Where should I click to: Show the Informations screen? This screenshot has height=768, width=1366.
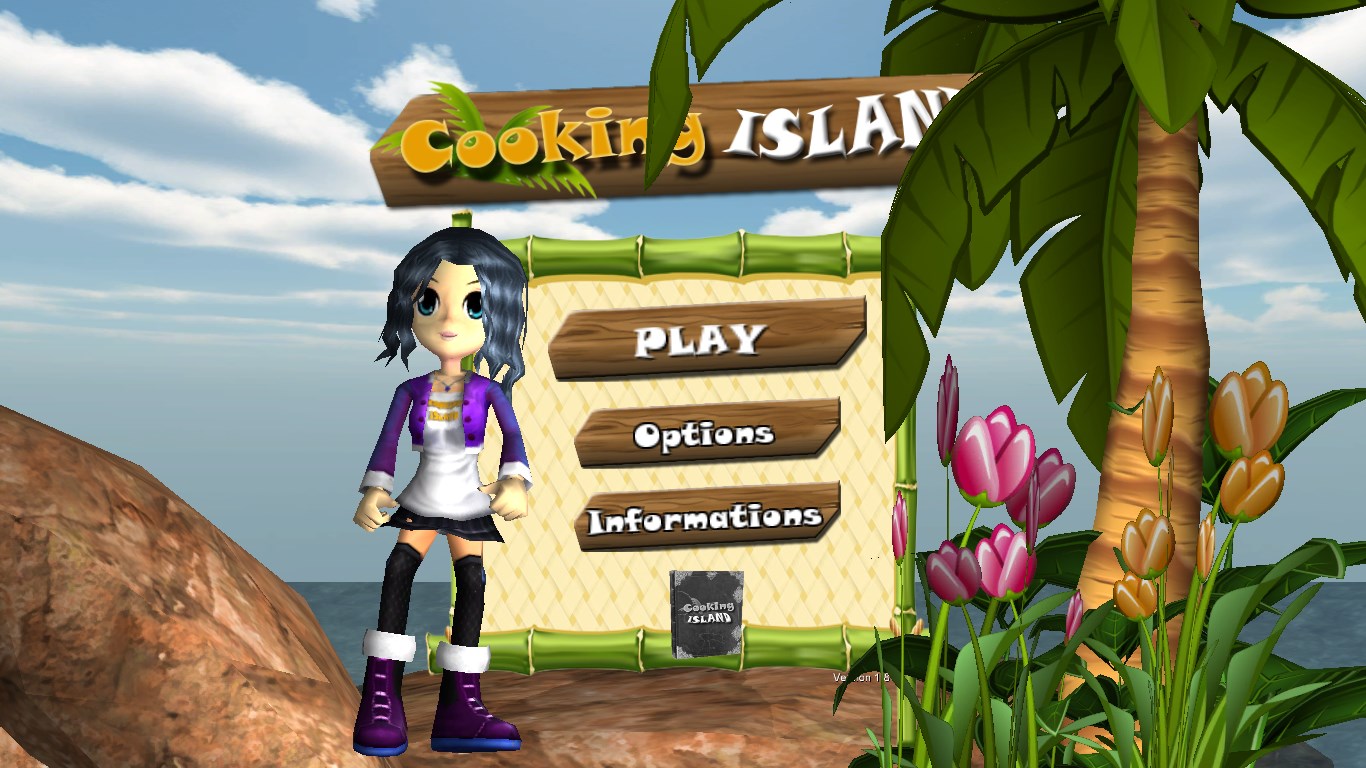pos(705,517)
